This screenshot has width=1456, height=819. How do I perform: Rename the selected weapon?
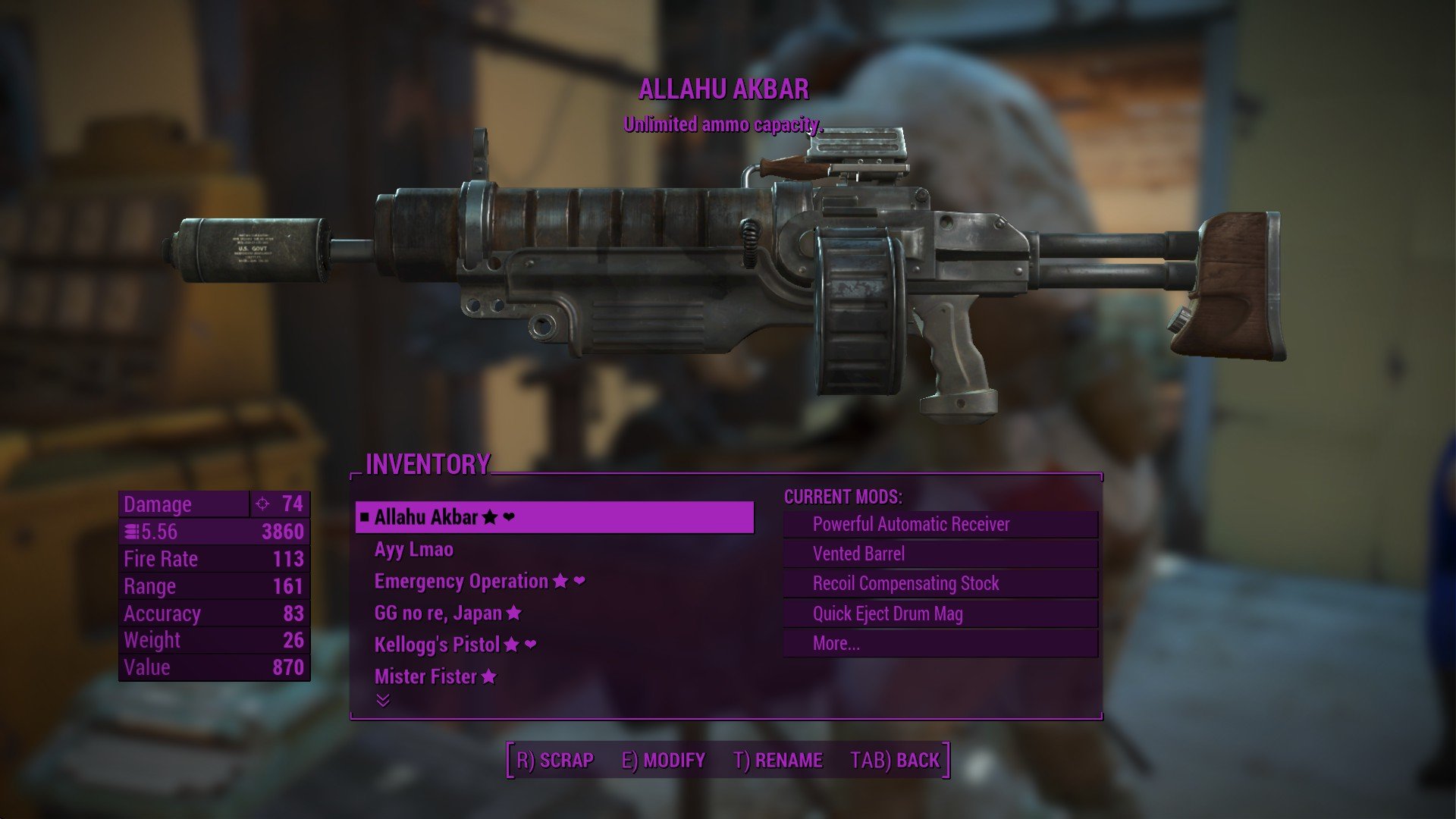(x=778, y=760)
